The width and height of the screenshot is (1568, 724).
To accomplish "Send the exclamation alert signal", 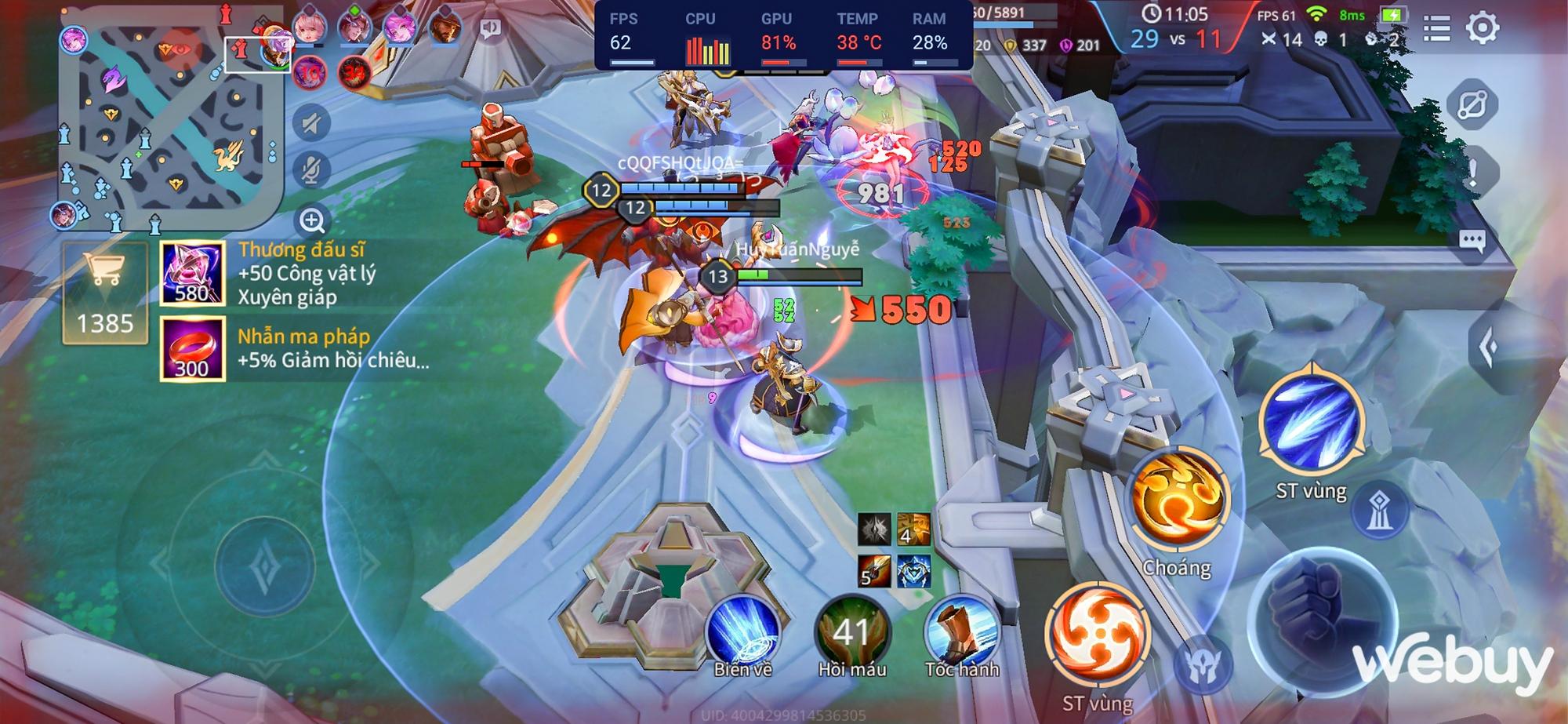I will coord(1472,173).
